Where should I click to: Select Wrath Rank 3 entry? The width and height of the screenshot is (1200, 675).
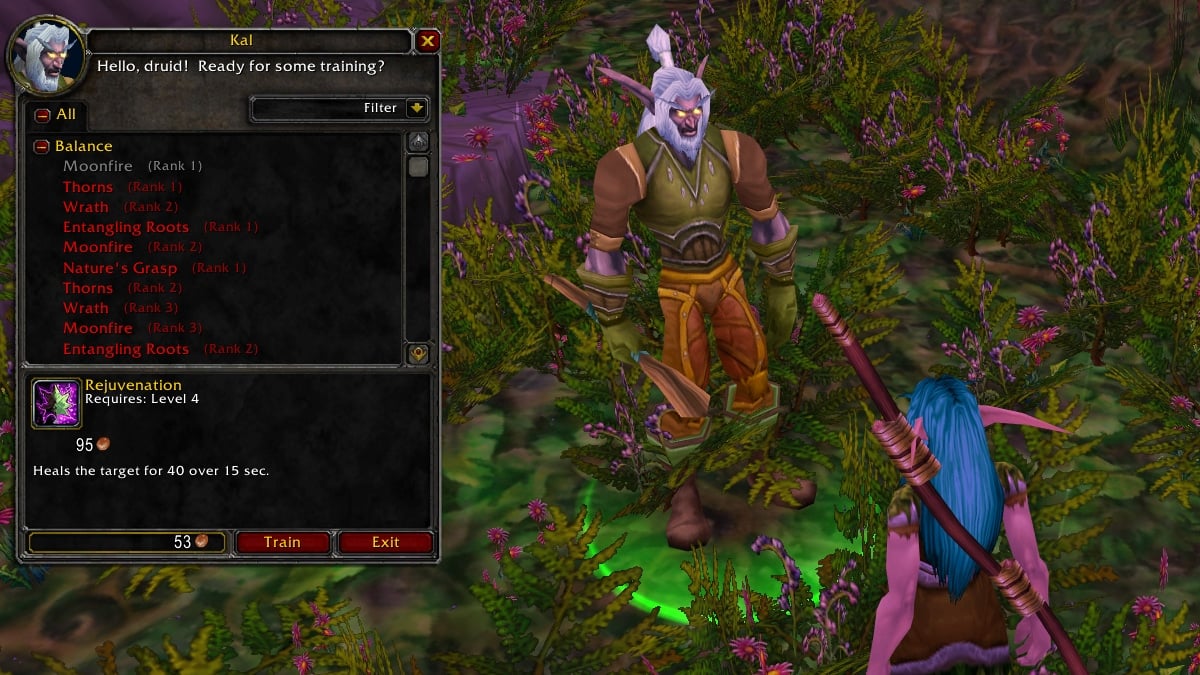pos(86,308)
